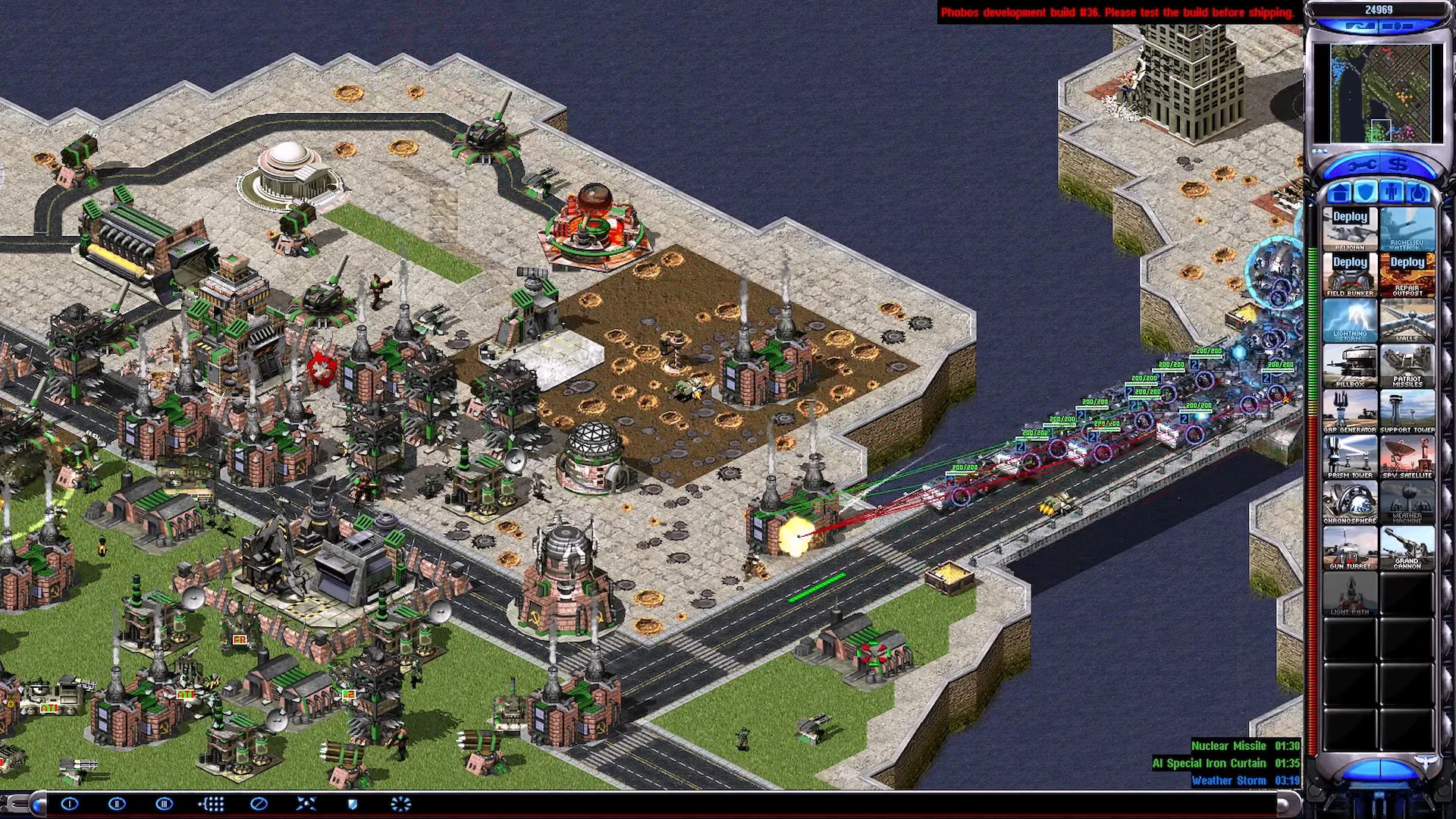
Task: Activate the repair wrench button
Action: [x=1360, y=165]
